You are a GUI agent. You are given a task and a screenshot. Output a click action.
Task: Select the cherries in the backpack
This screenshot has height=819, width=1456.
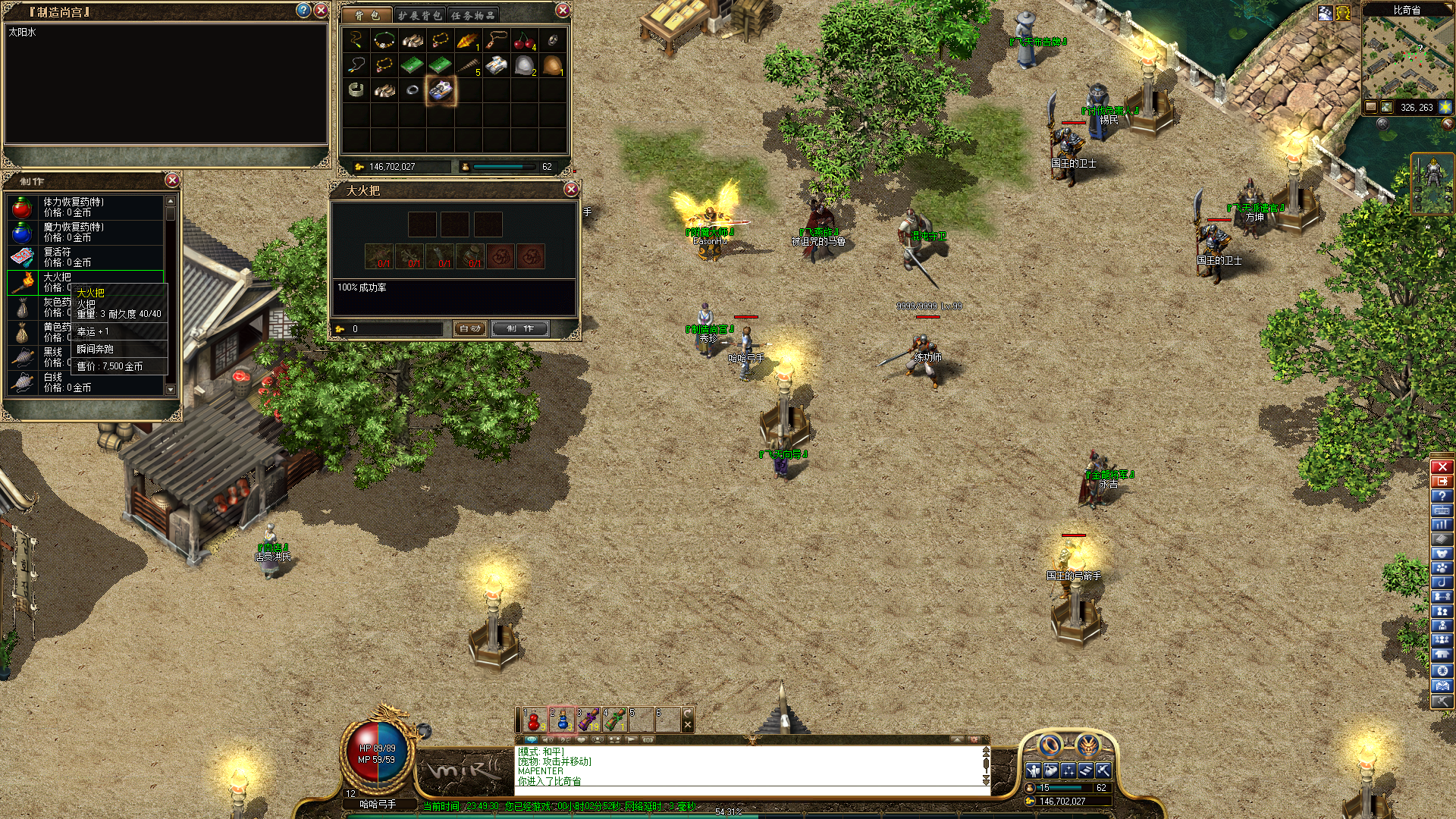click(x=524, y=41)
